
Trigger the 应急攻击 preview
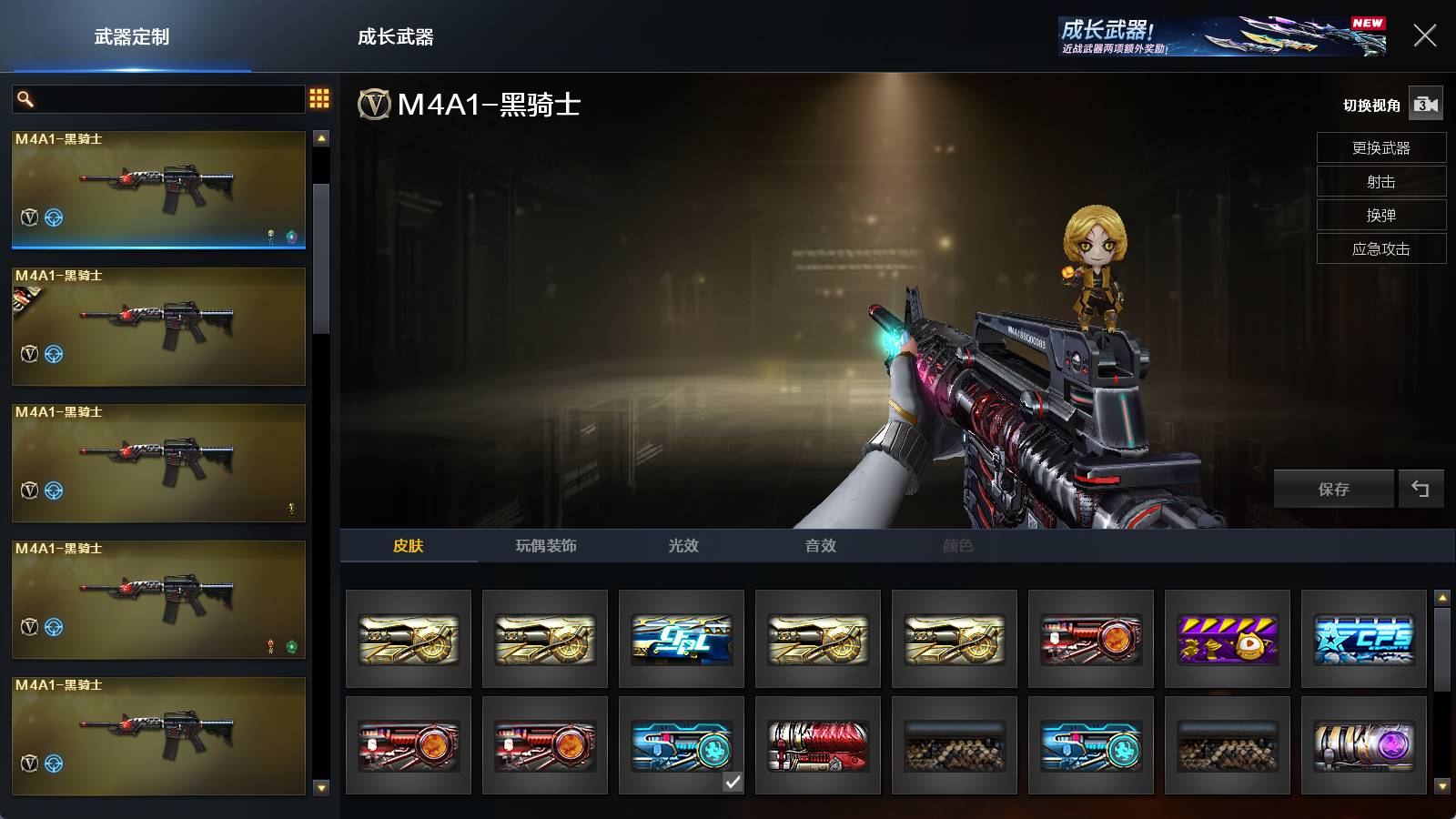pos(1380,248)
